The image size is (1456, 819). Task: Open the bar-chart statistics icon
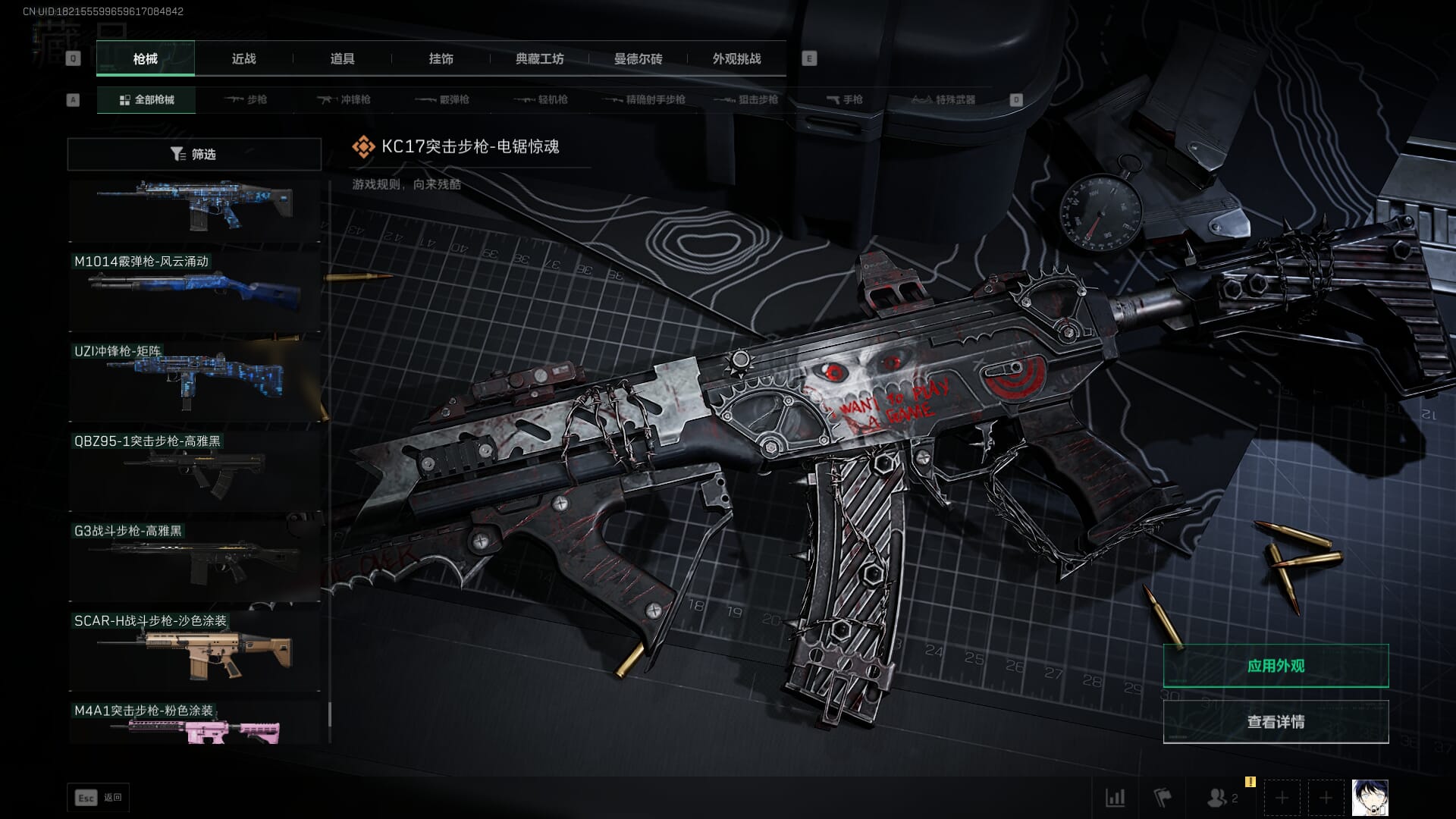1115,798
